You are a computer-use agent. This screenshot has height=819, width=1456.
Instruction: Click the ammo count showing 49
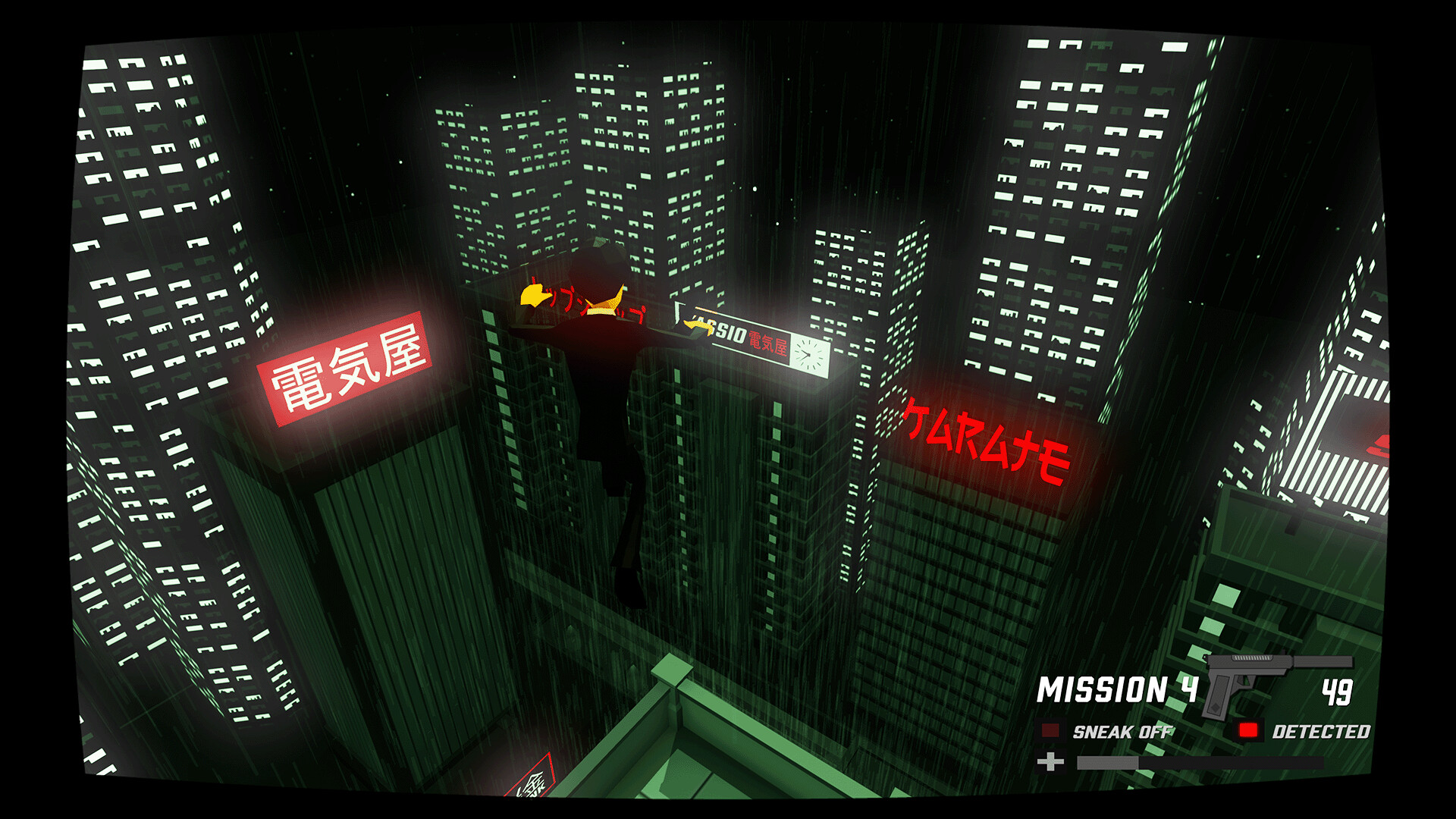[x=1338, y=690]
